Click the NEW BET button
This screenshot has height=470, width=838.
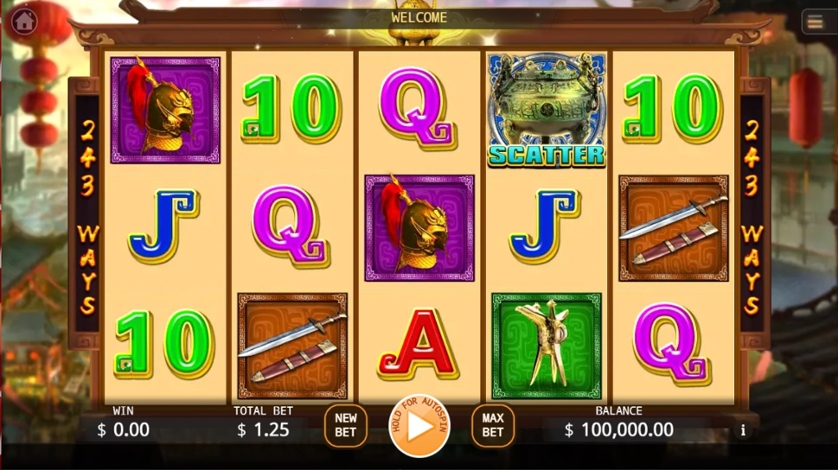345,425
